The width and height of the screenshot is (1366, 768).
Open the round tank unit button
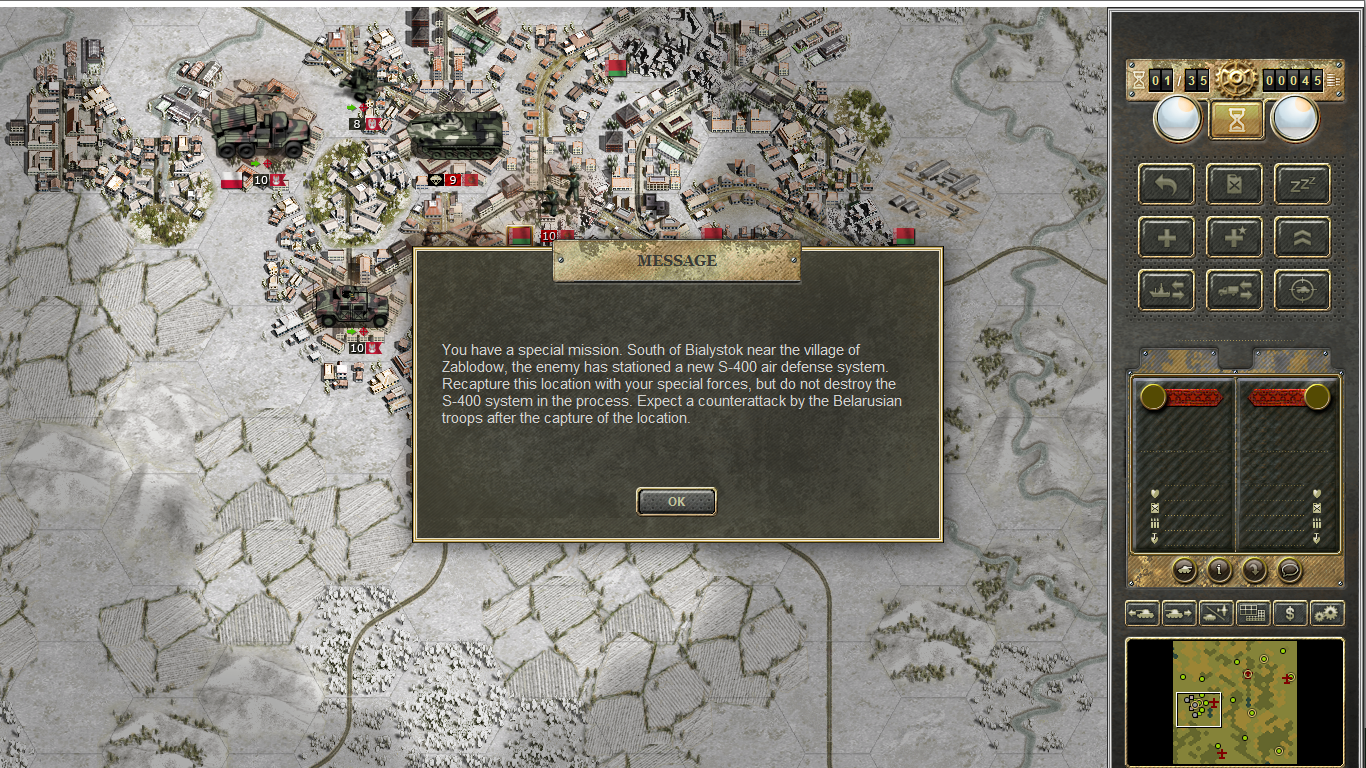click(1184, 570)
